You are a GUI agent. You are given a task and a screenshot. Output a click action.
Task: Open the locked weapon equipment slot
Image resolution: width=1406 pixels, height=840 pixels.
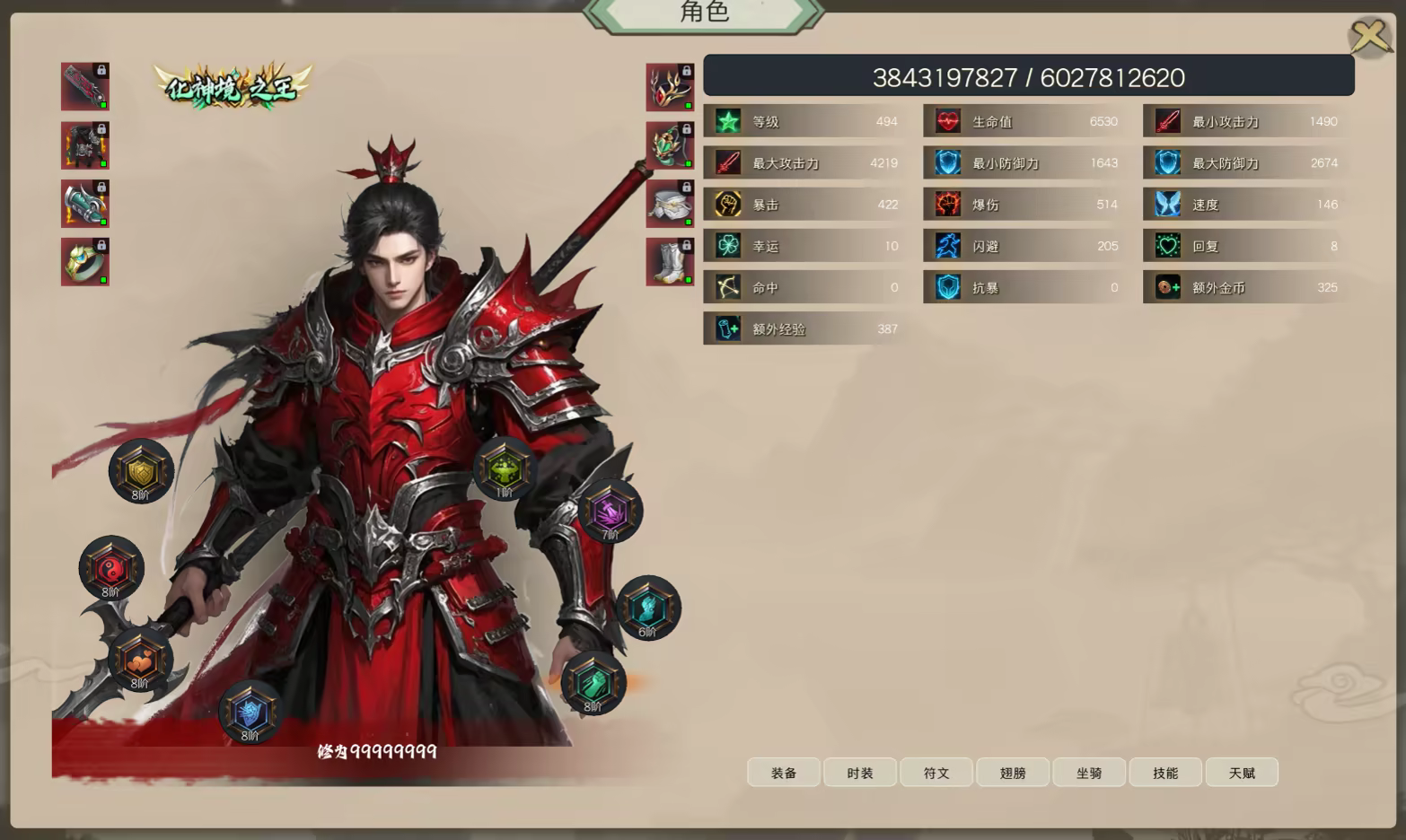(x=85, y=85)
